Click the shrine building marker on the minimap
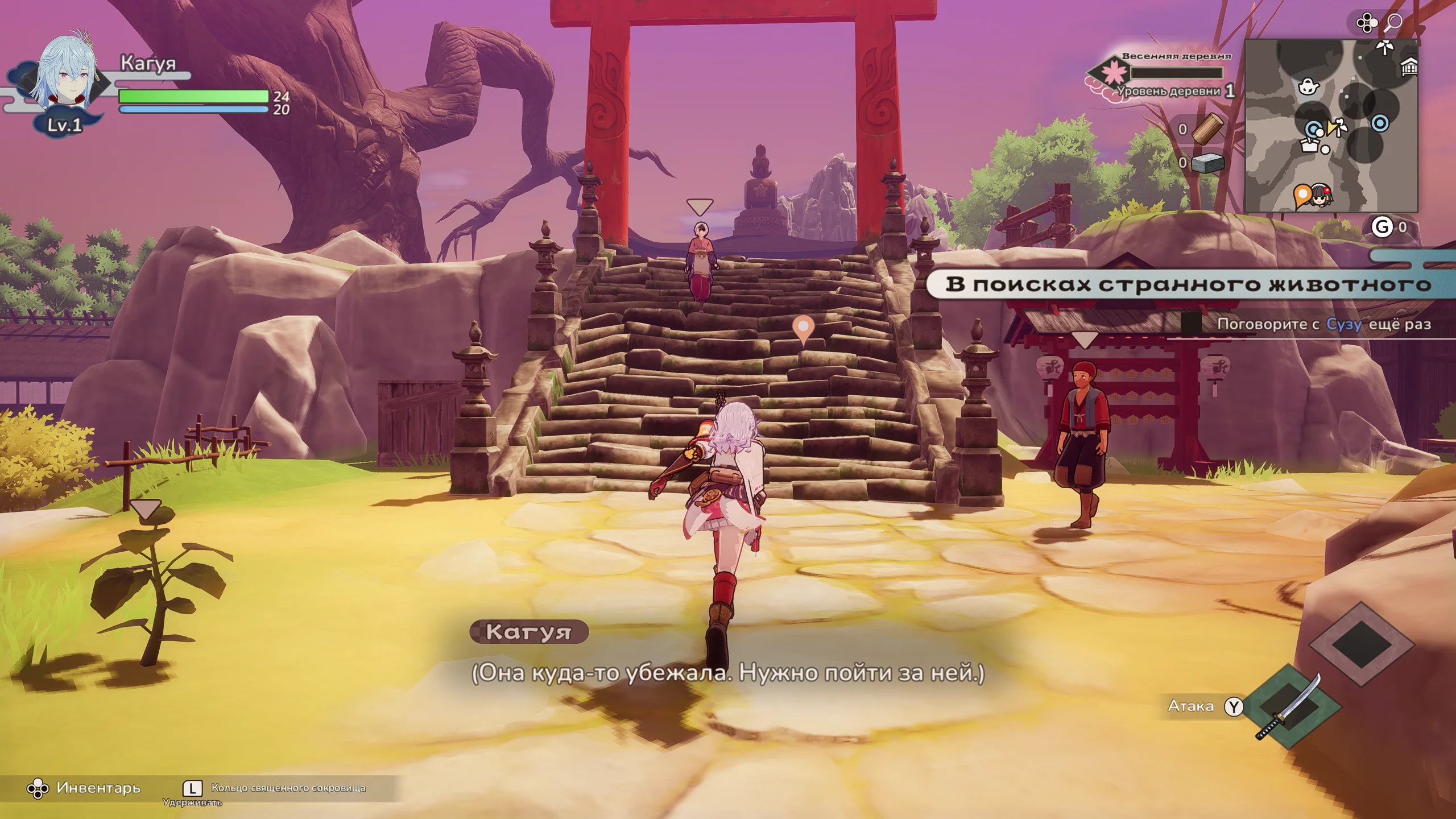 click(x=1408, y=68)
